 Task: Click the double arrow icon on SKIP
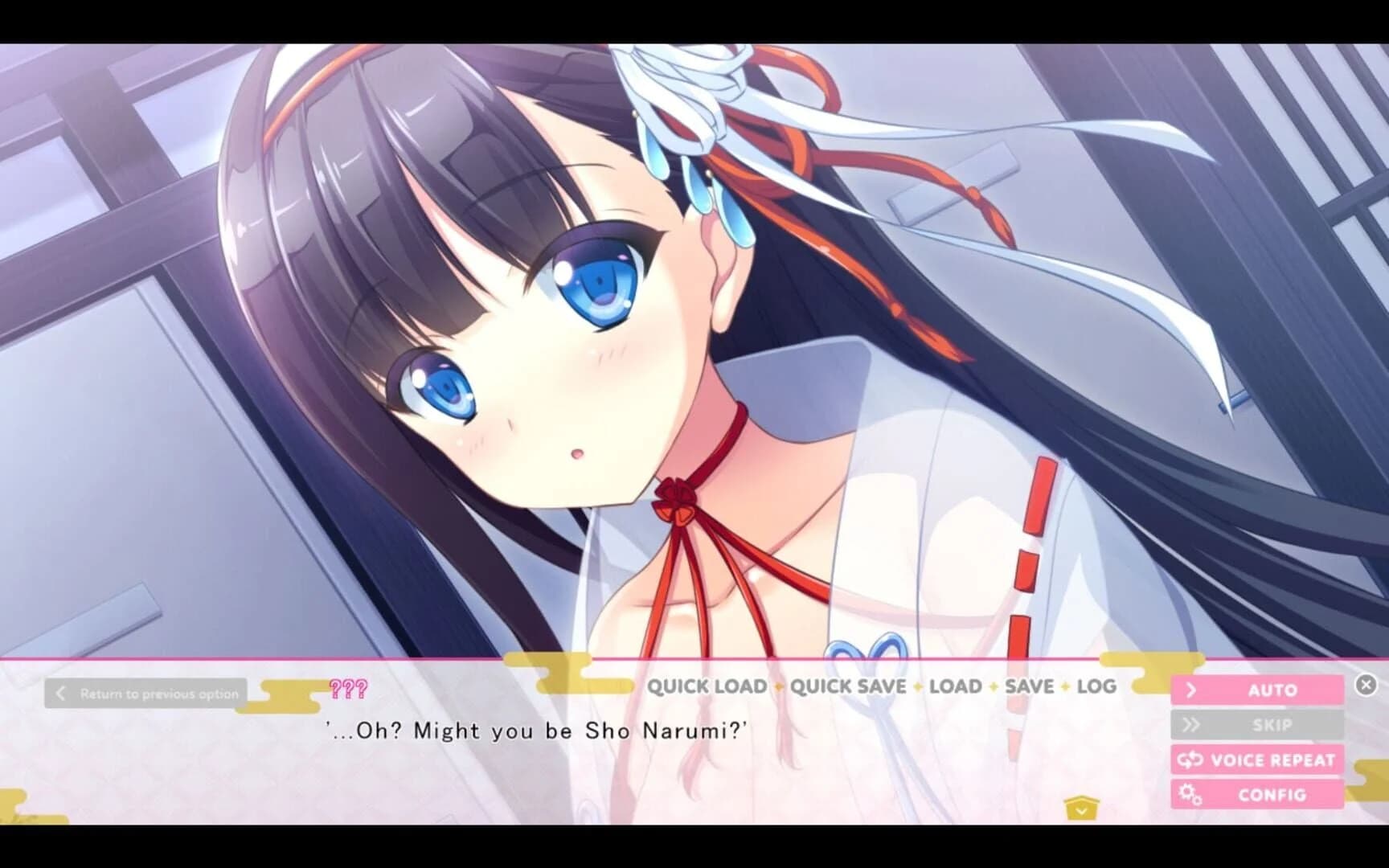pyautogui.click(x=1193, y=724)
